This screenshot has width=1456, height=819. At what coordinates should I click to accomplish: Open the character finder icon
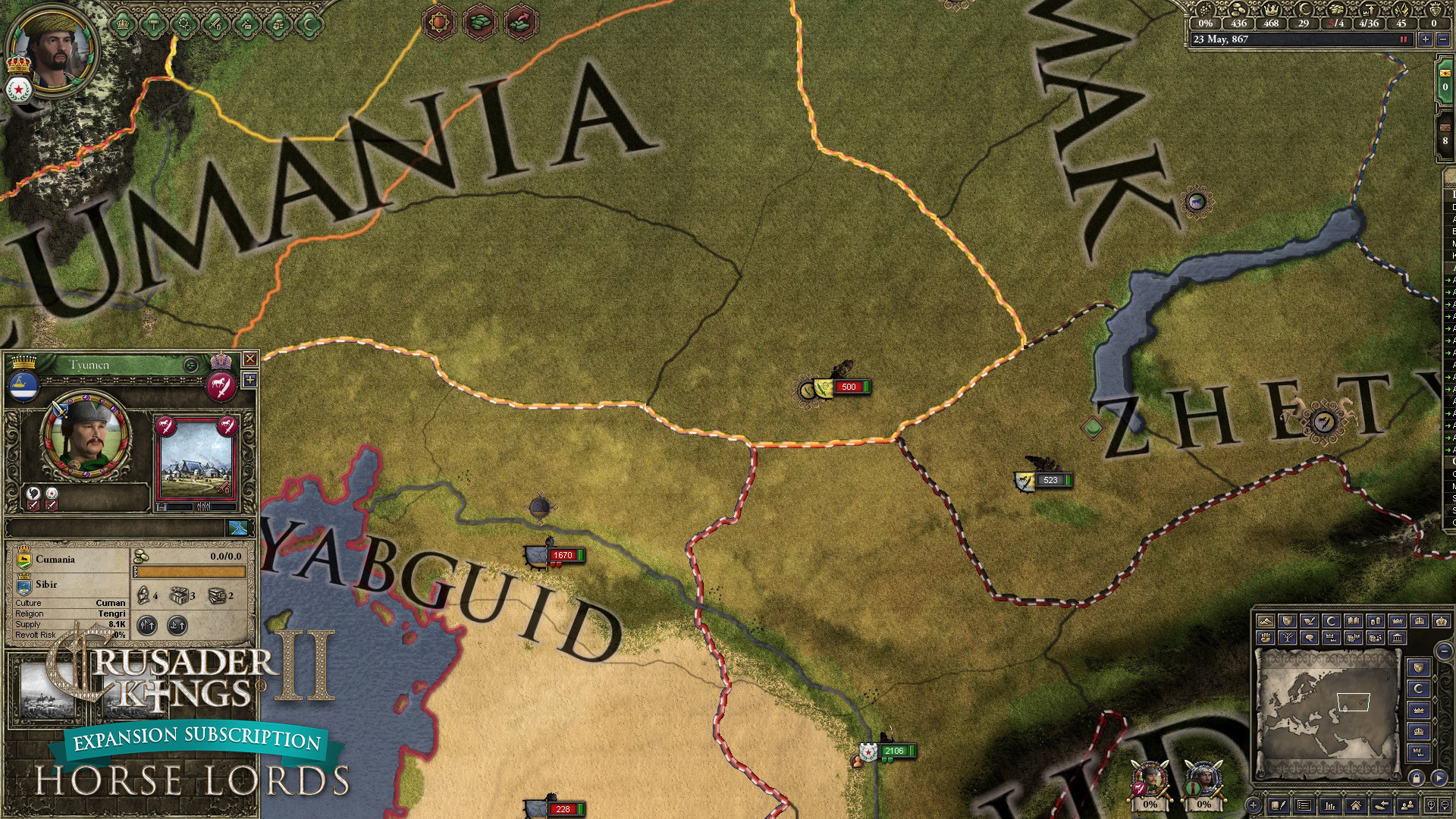1407,805
